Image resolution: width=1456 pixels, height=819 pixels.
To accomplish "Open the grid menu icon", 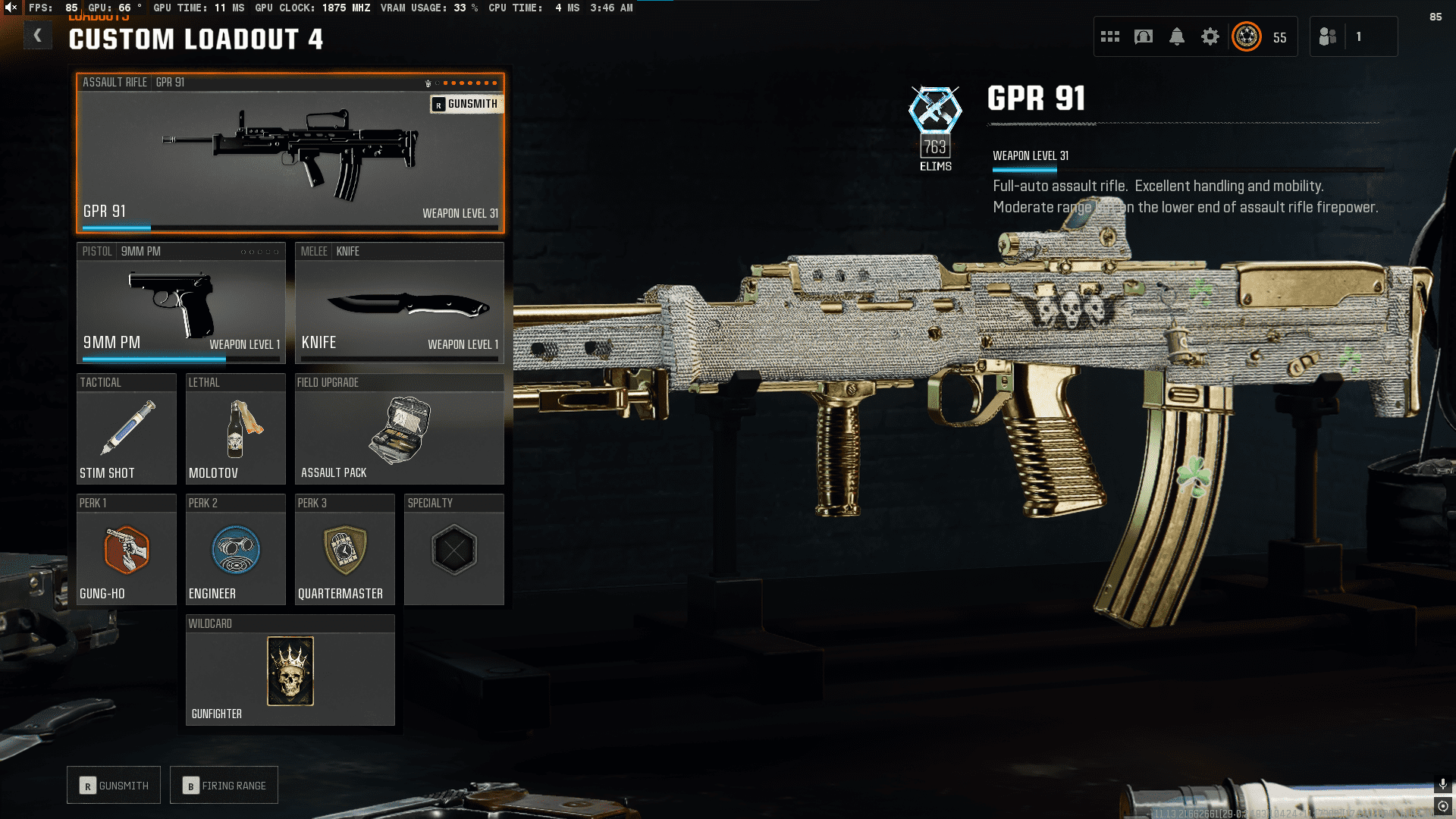I will click(1110, 36).
